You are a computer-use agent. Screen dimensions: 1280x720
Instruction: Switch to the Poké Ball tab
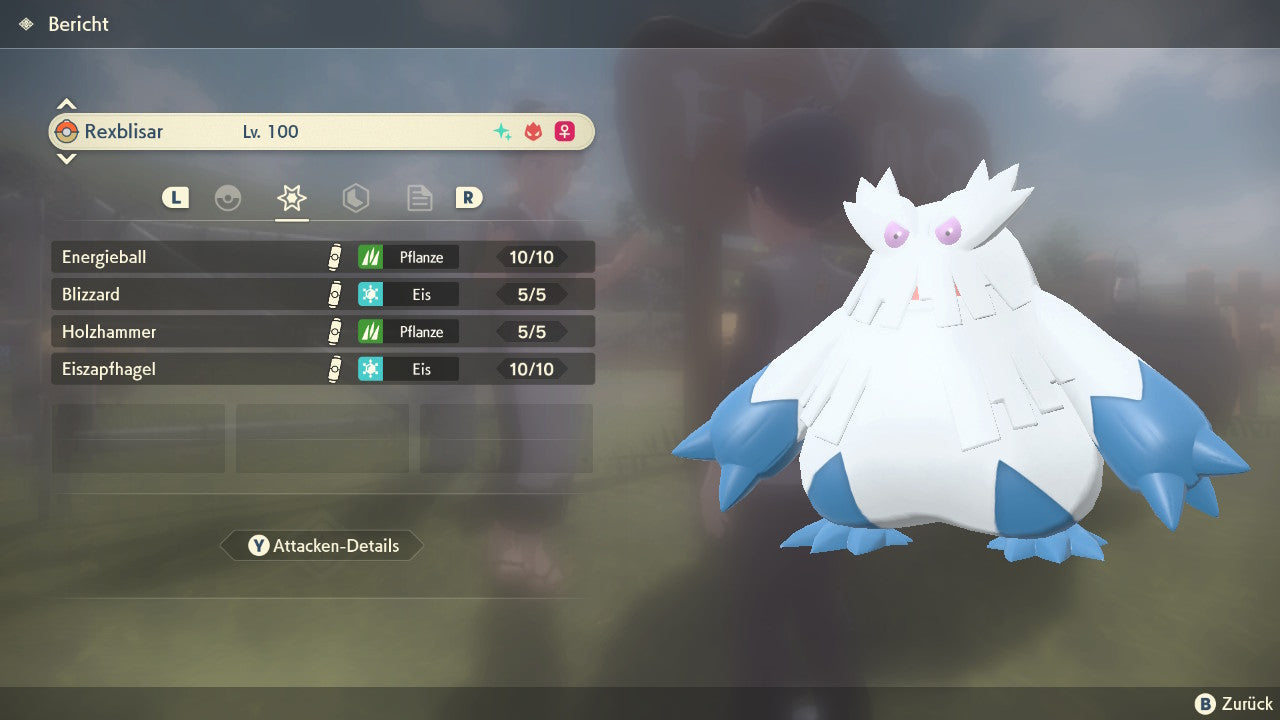[x=228, y=198]
